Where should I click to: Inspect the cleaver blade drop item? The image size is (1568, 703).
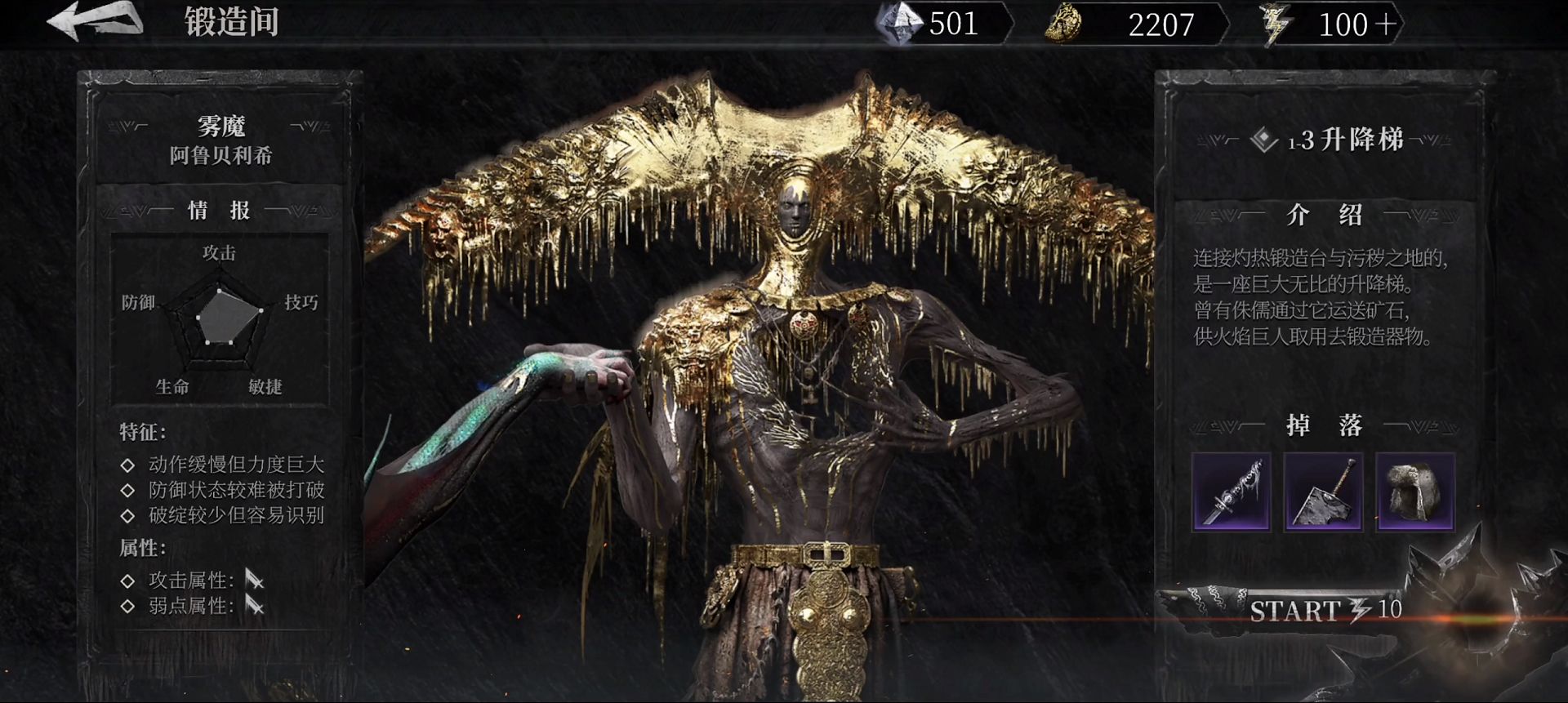[1323, 492]
